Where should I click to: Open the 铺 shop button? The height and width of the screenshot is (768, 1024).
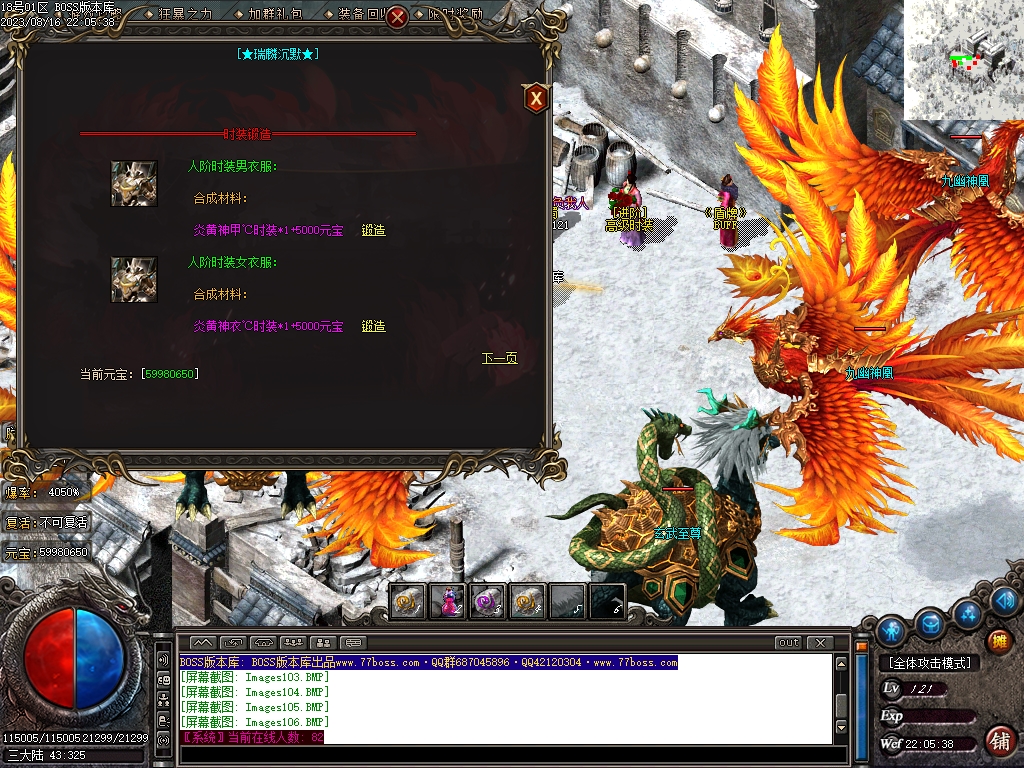pos(998,740)
